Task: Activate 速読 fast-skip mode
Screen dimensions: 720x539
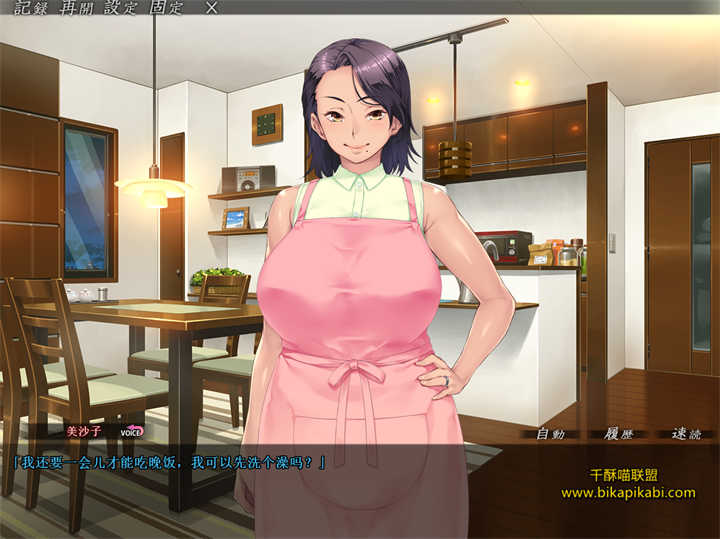Action: pos(686,434)
